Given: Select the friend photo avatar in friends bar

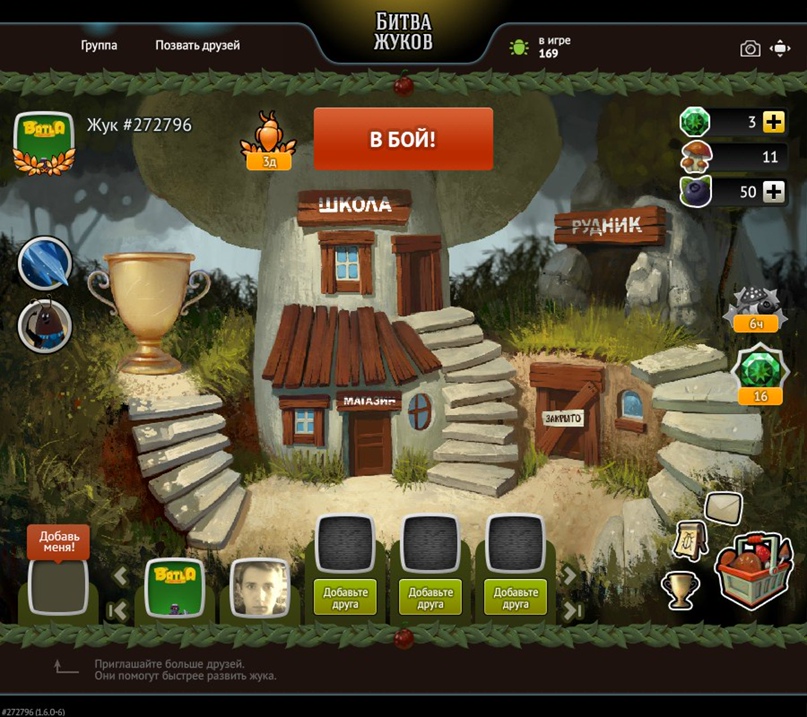Looking at the screenshot, I should (x=260, y=587).
